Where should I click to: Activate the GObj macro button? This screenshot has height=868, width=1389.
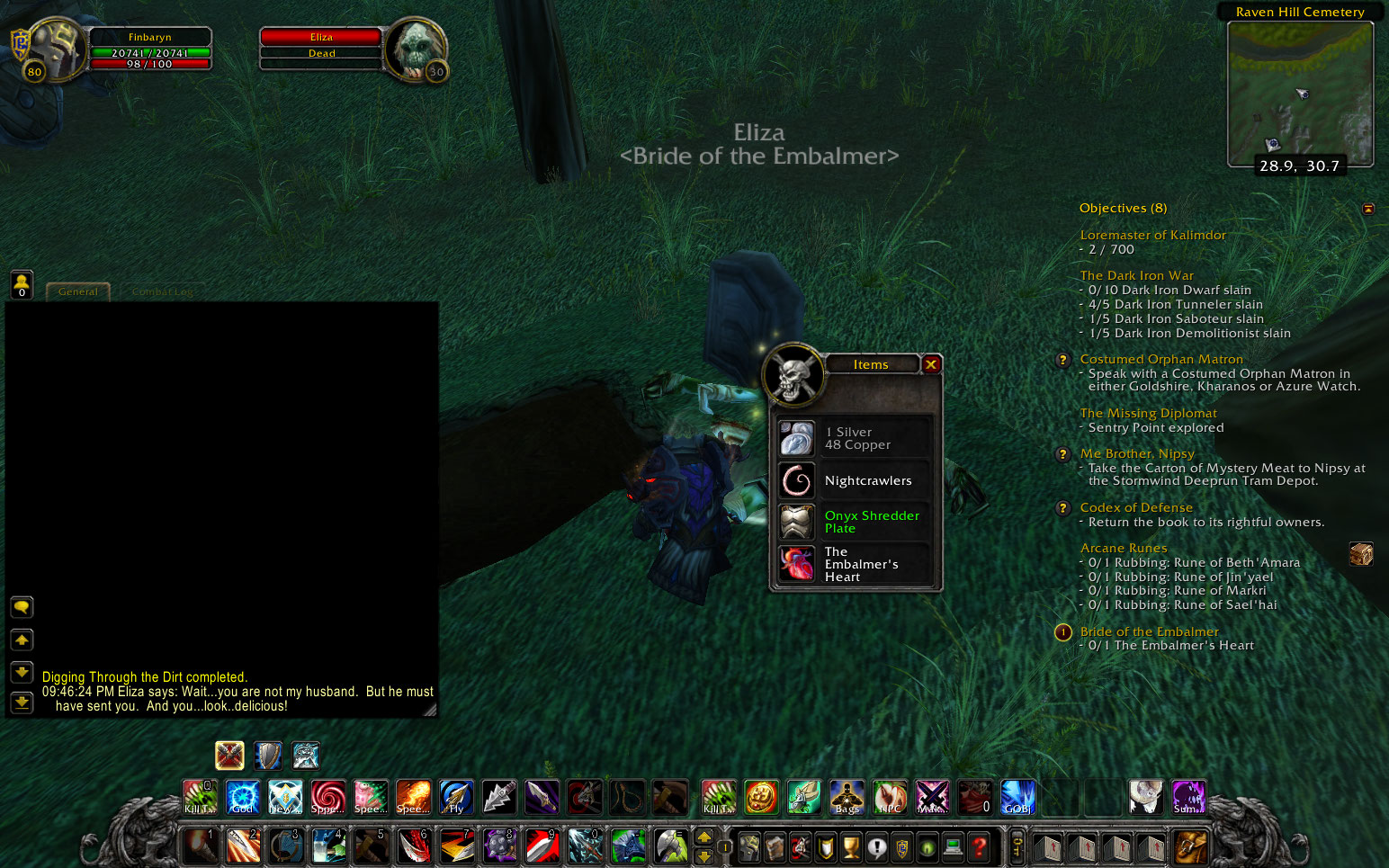(x=1017, y=795)
